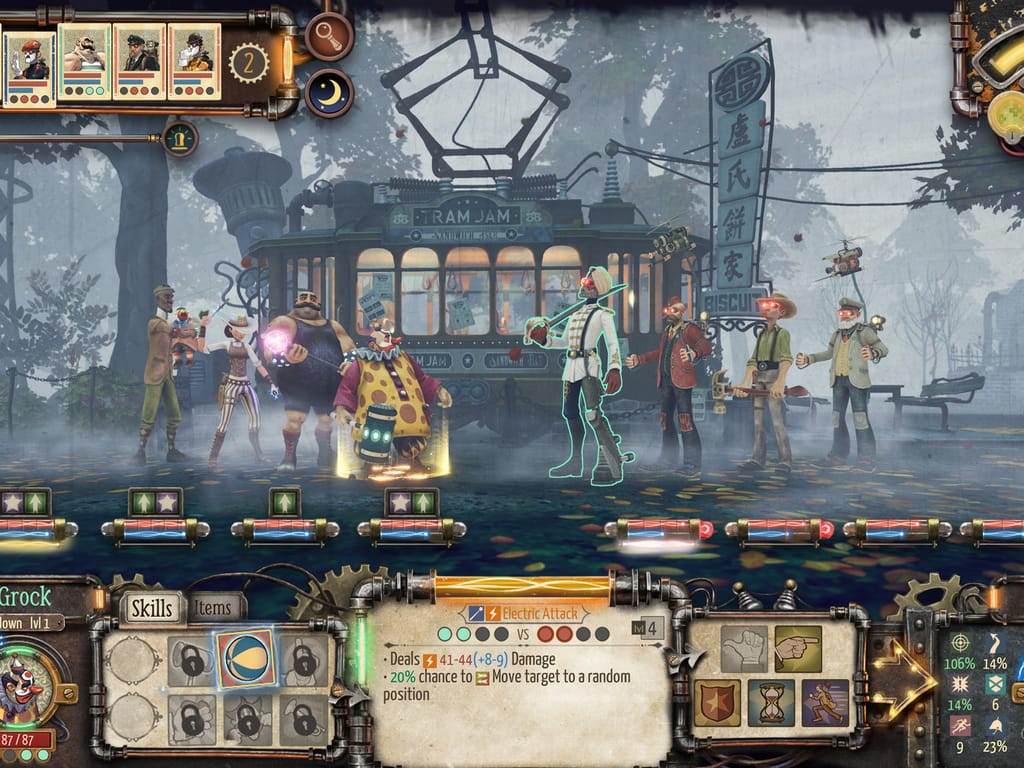The height and width of the screenshot is (768, 1024).
Task: Select the bald mustached strongman turn card
Action: point(84,62)
